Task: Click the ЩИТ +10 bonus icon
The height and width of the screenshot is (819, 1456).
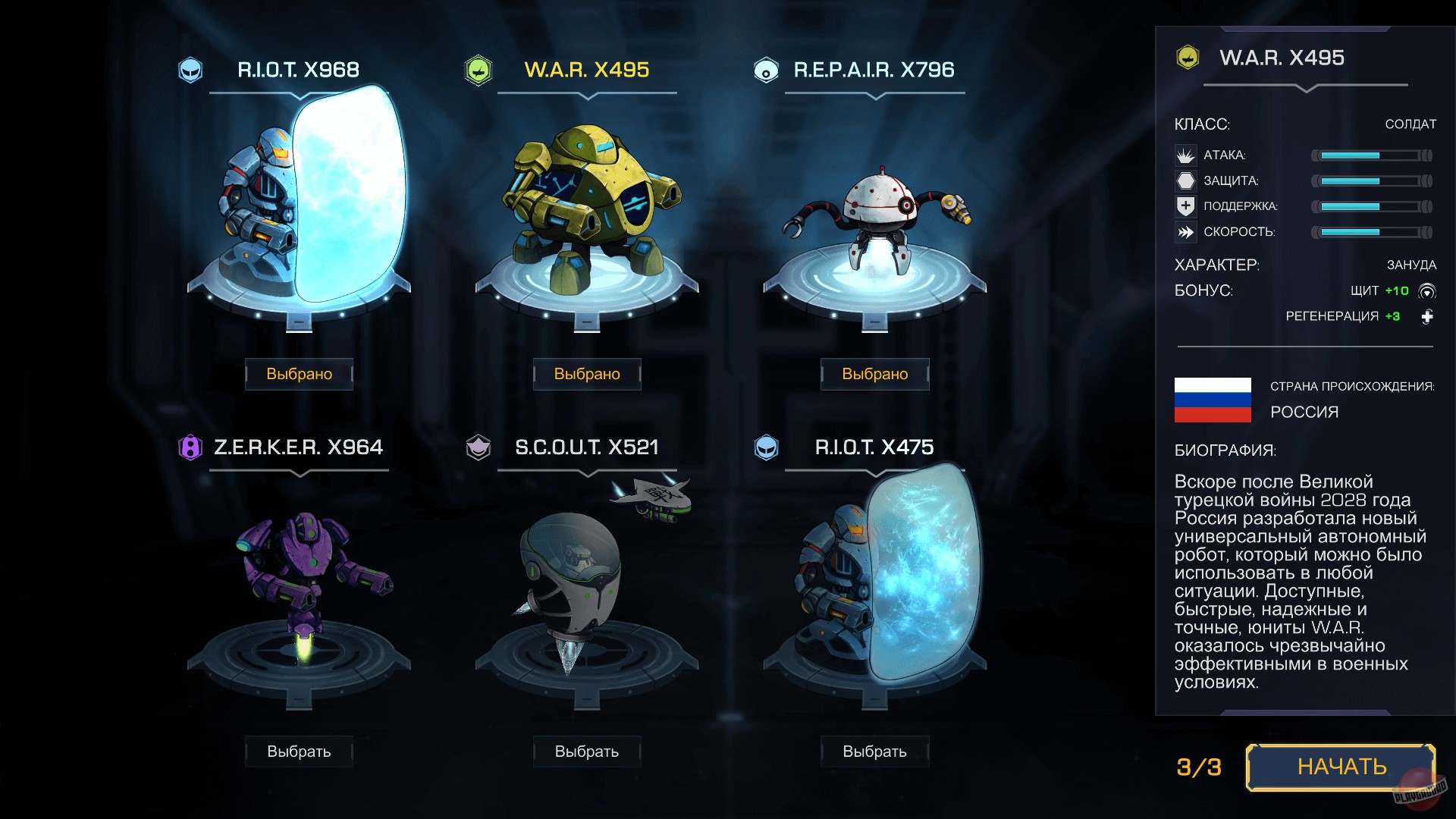Action: (x=1428, y=290)
